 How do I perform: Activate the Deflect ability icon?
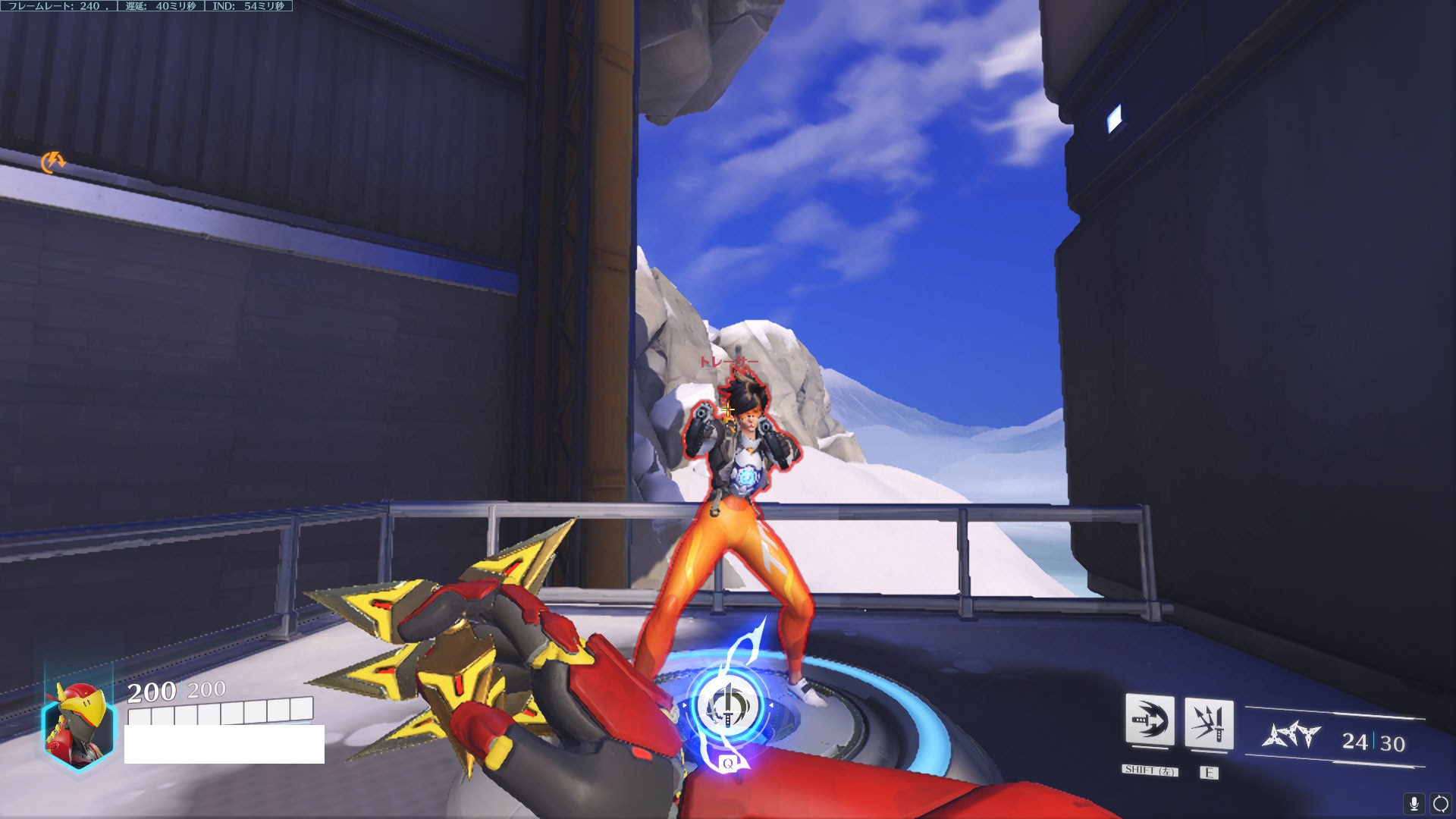[1209, 723]
